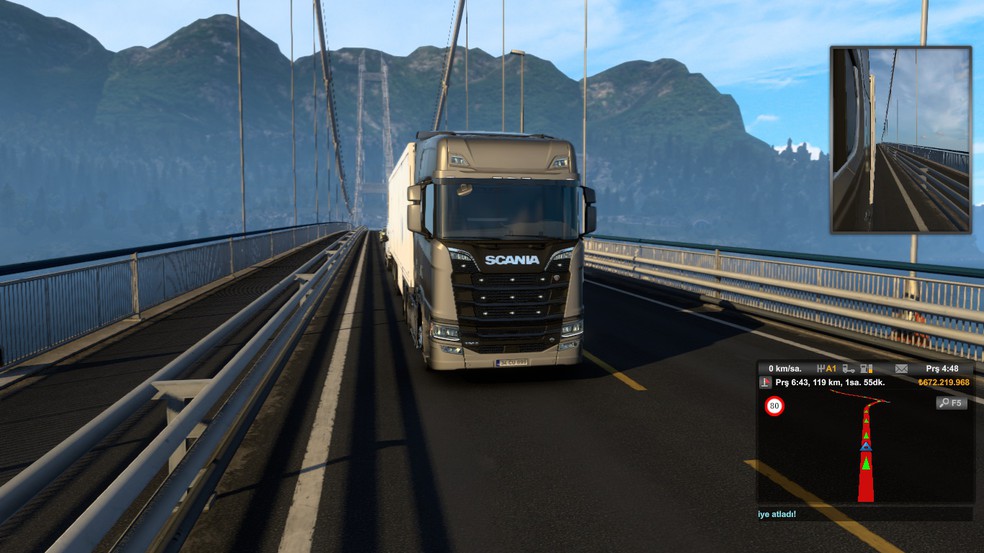Click the fuel pump indicator icon
This screenshot has height=553, width=984.
(866, 369)
